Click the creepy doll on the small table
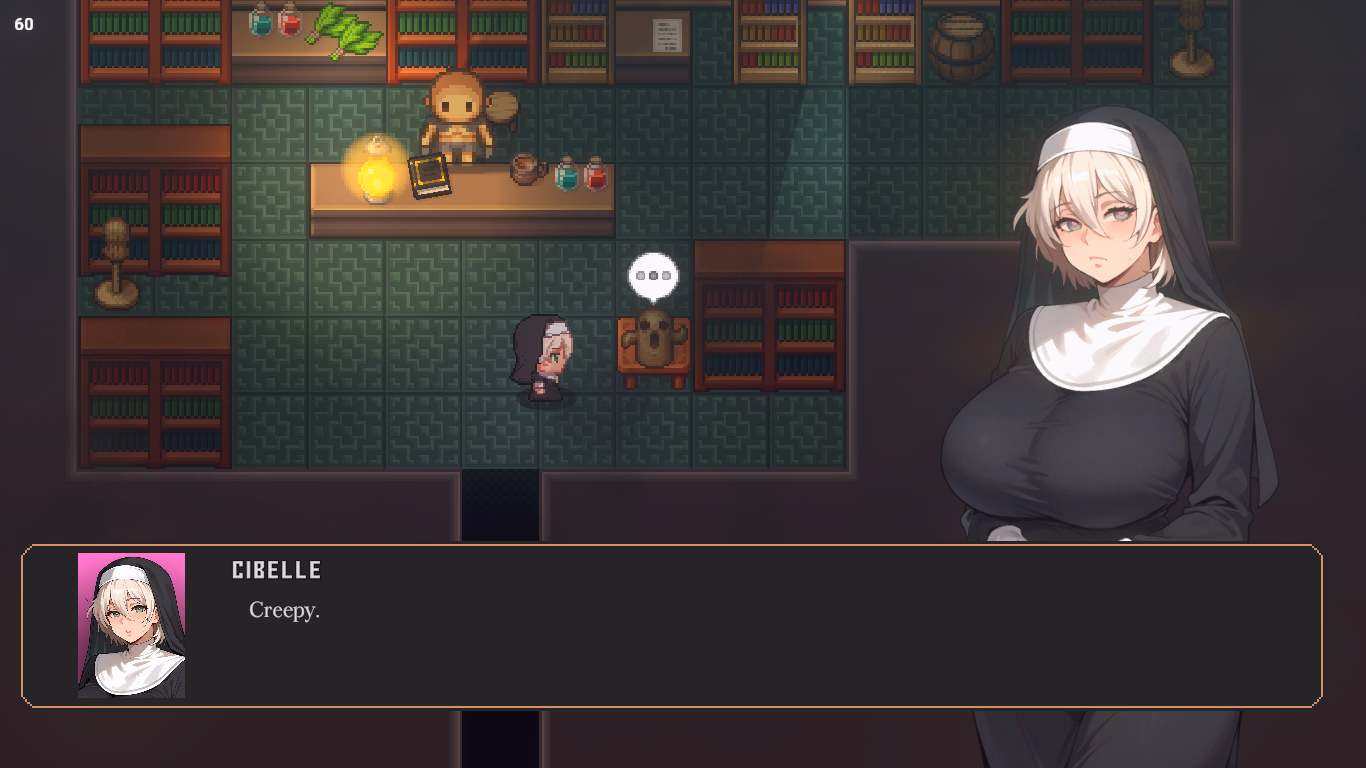This screenshot has width=1366, height=768. [652, 338]
